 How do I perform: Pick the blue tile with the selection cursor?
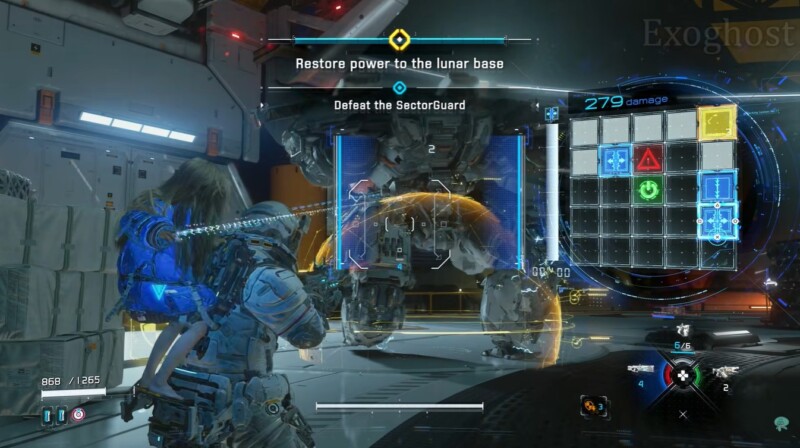[716, 220]
